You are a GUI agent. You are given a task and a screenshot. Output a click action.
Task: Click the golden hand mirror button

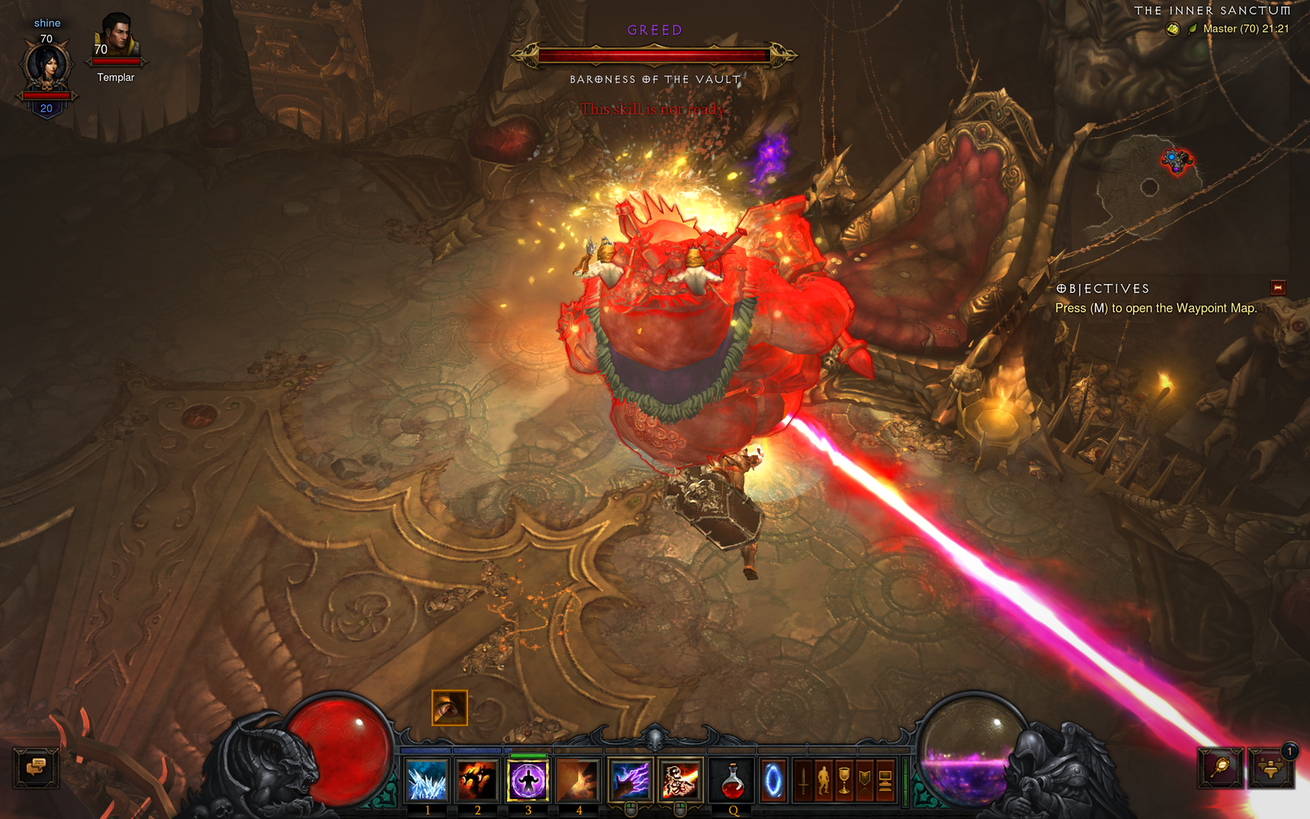(x=1219, y=768)
